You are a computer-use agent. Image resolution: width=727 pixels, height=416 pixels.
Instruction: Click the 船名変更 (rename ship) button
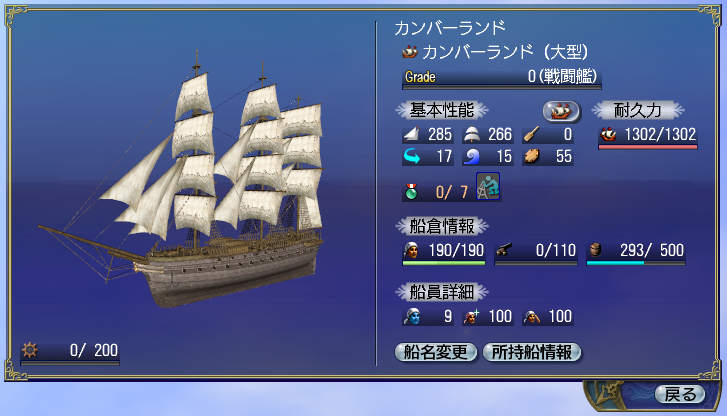coord(436,351)
